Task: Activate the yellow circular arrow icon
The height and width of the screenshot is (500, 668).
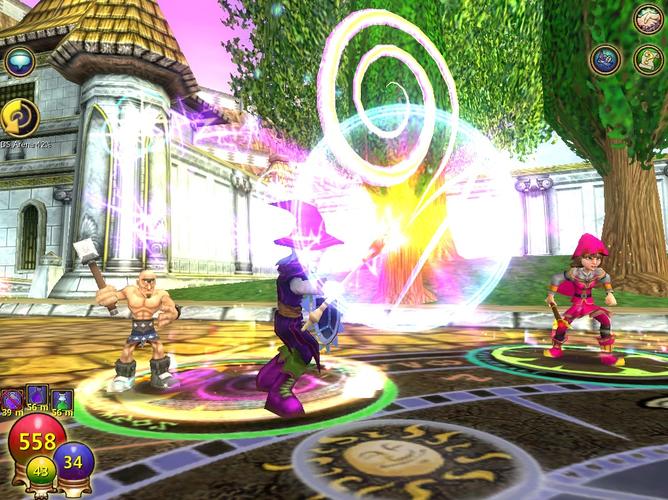Action: (x=19, y=117)
